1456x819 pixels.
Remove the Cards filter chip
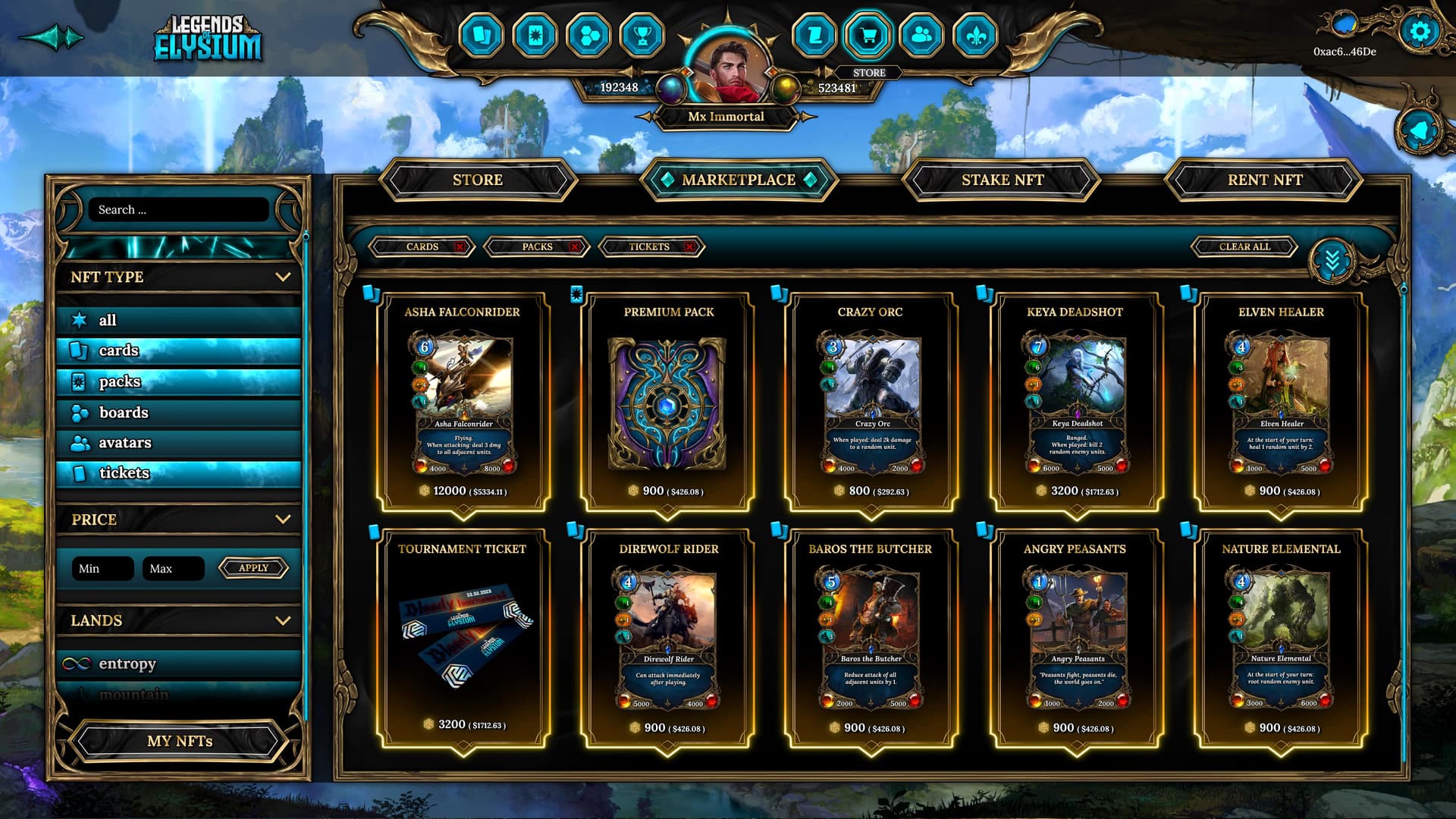point(460,247)
